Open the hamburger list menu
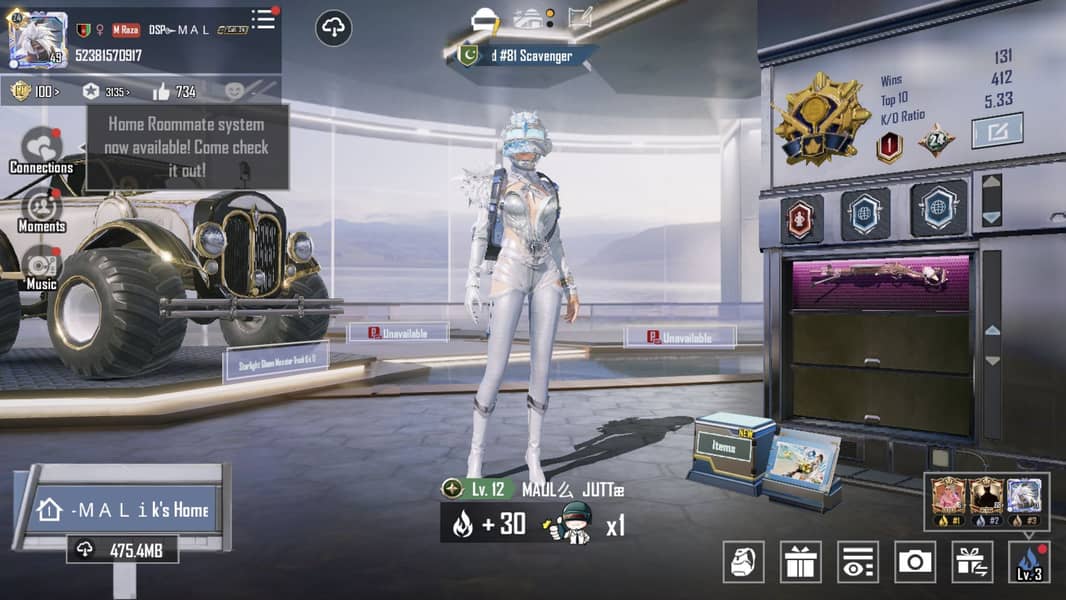The height and width of the screenshot is (600, 1066). click(263, 20)
